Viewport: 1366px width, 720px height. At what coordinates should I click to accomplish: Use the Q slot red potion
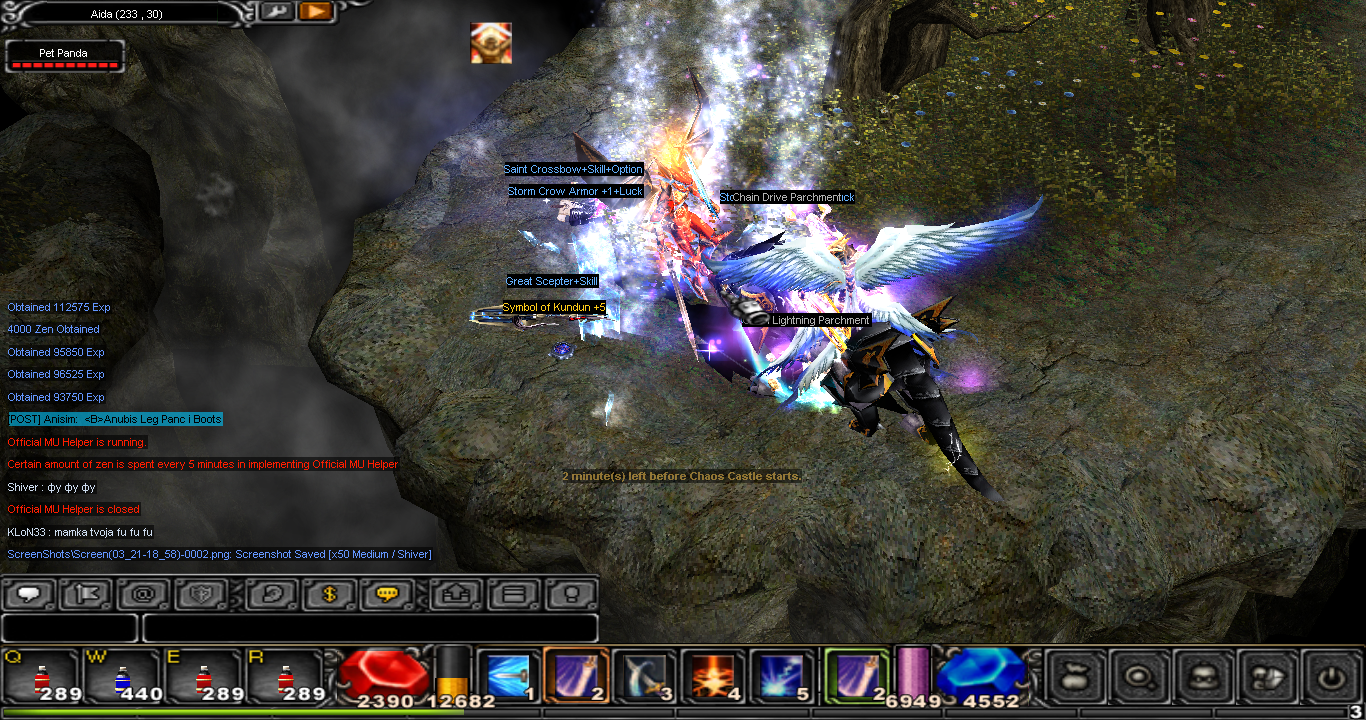click(x=42, y=677)
